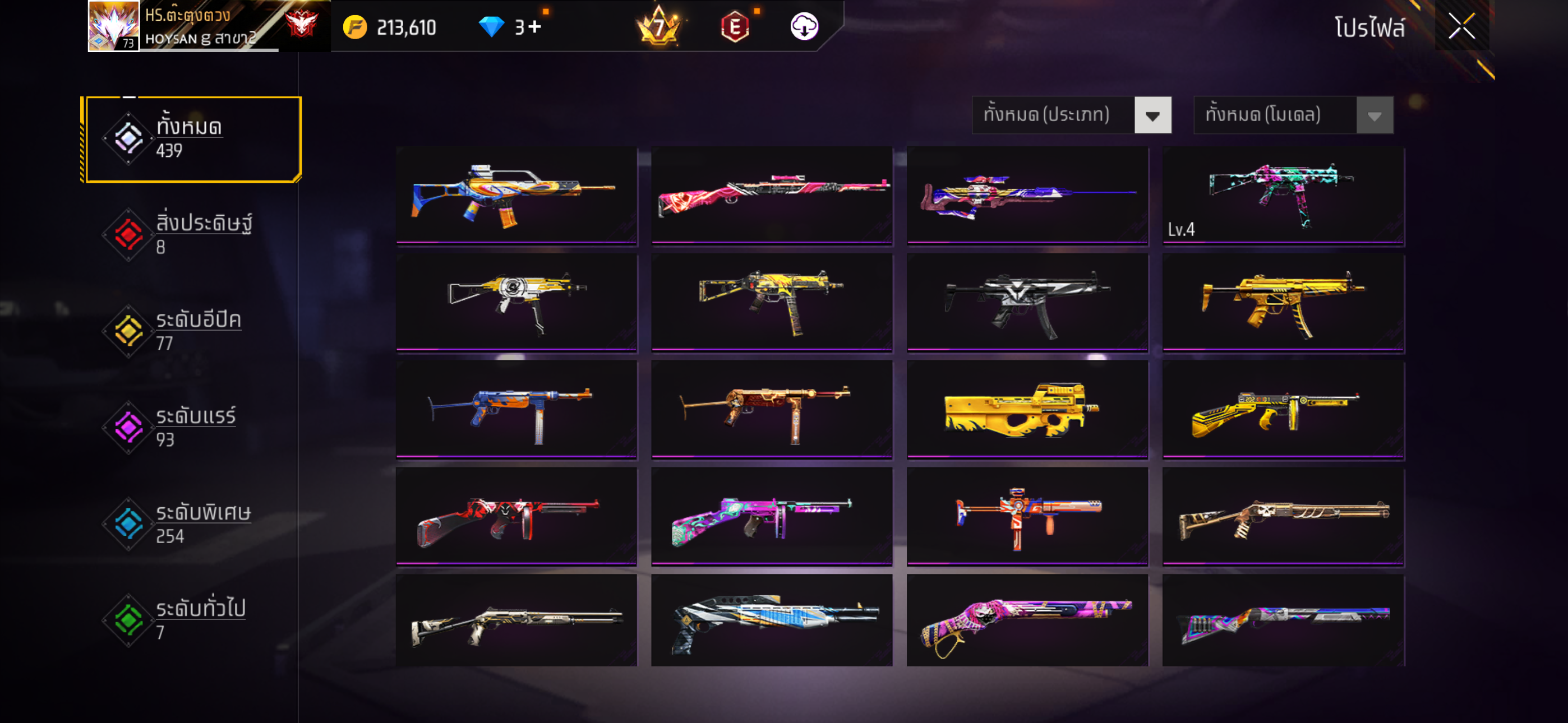
Task: Choose the ระดับพิเศษ category
Action: [x=192, y=523]
